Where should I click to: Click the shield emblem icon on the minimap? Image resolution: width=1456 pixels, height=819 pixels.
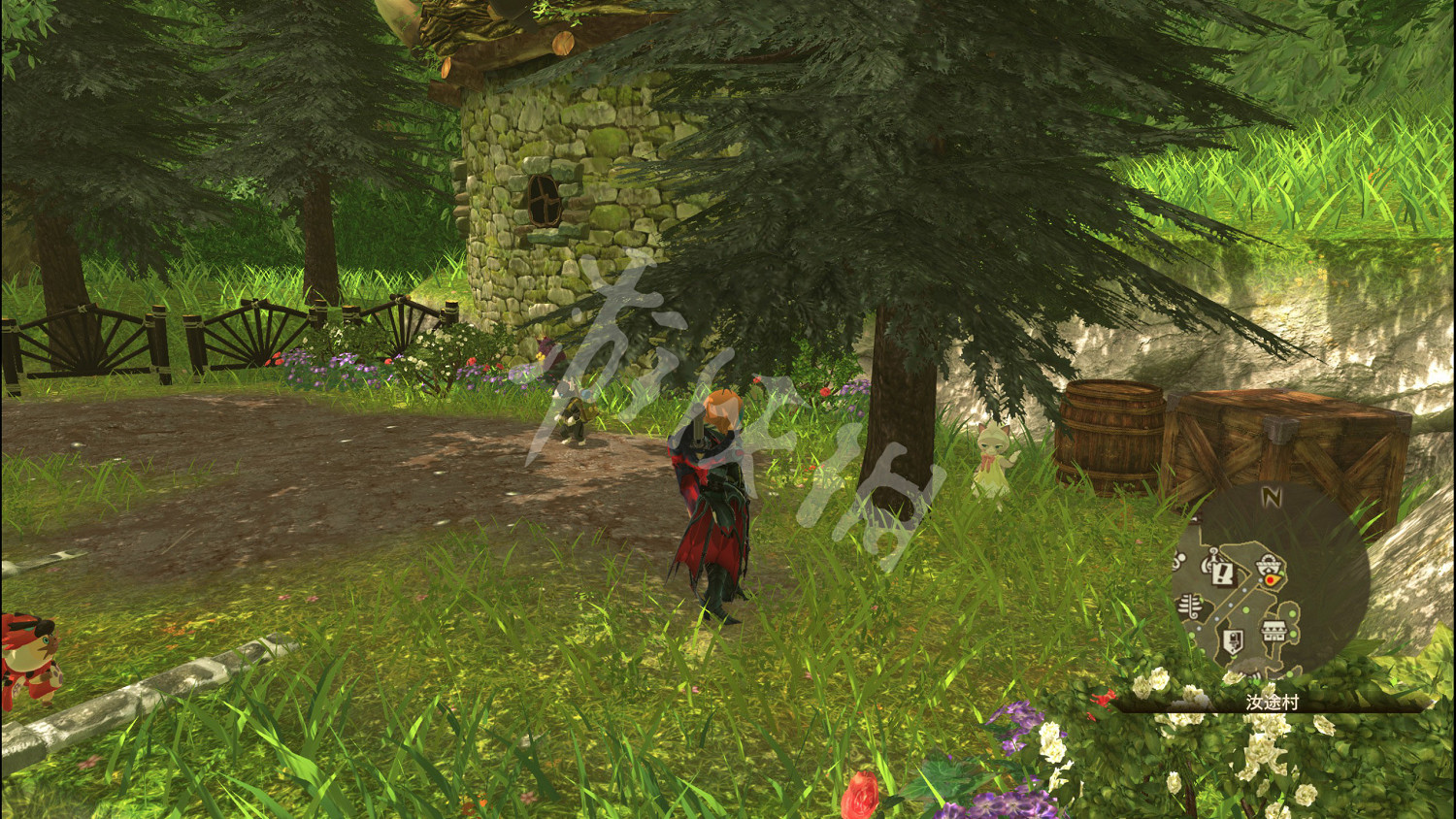pyautogui.click(x=1232, y=639)
